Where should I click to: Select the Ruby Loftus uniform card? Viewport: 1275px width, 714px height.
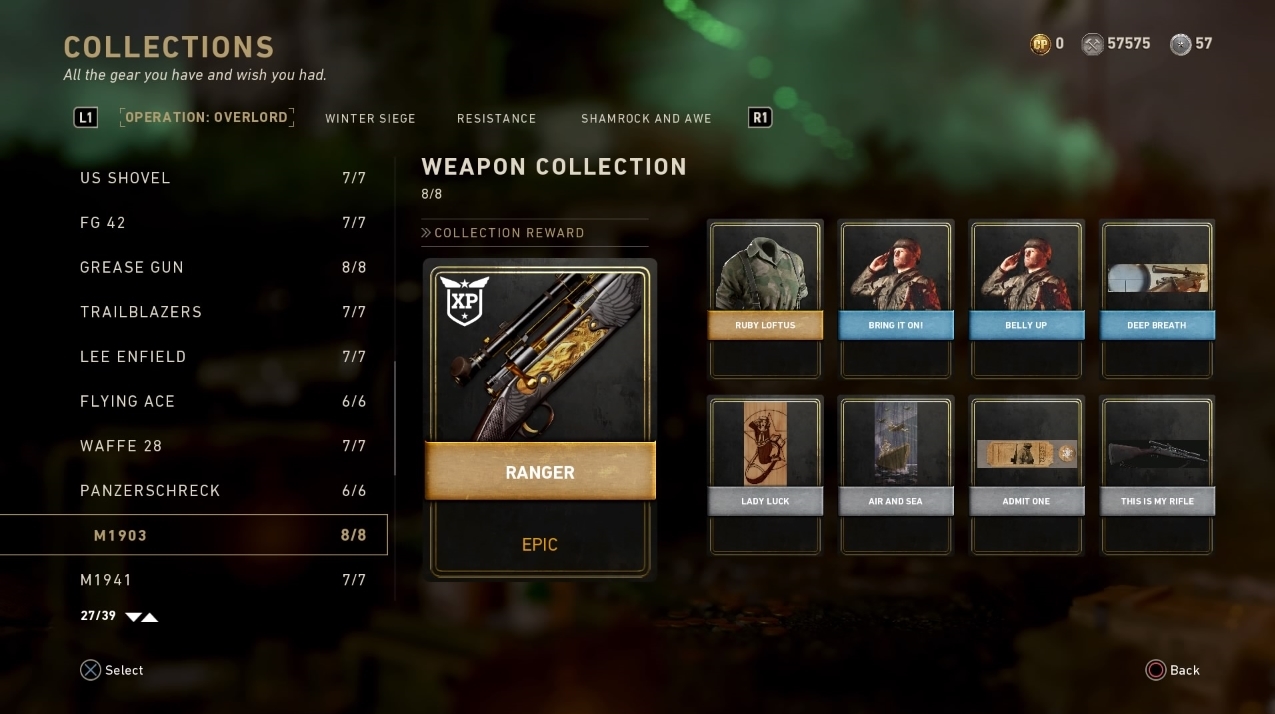tap(765, 299)
